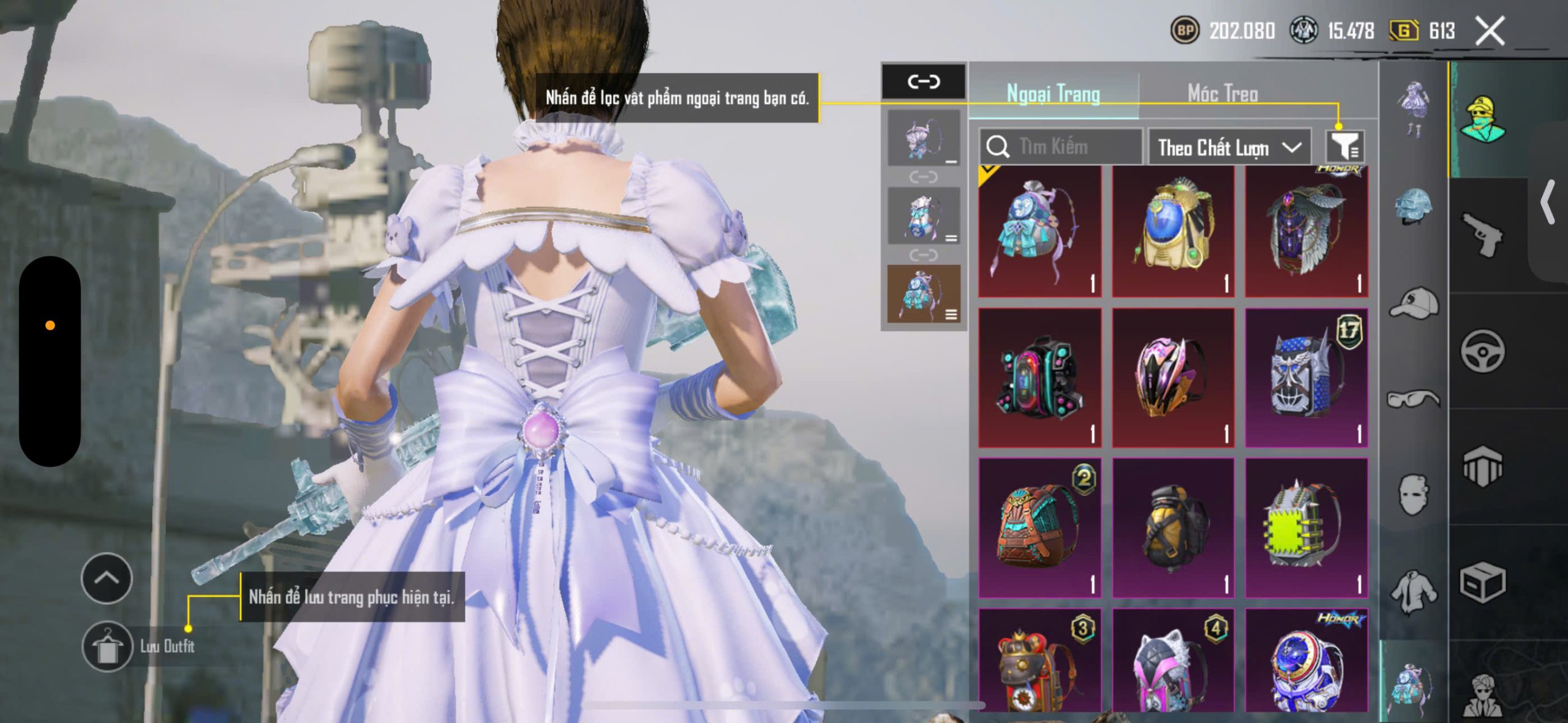Choose the lime green spiked backpack
This screenshot has width=1568, height=723.
pos(1306,528)
